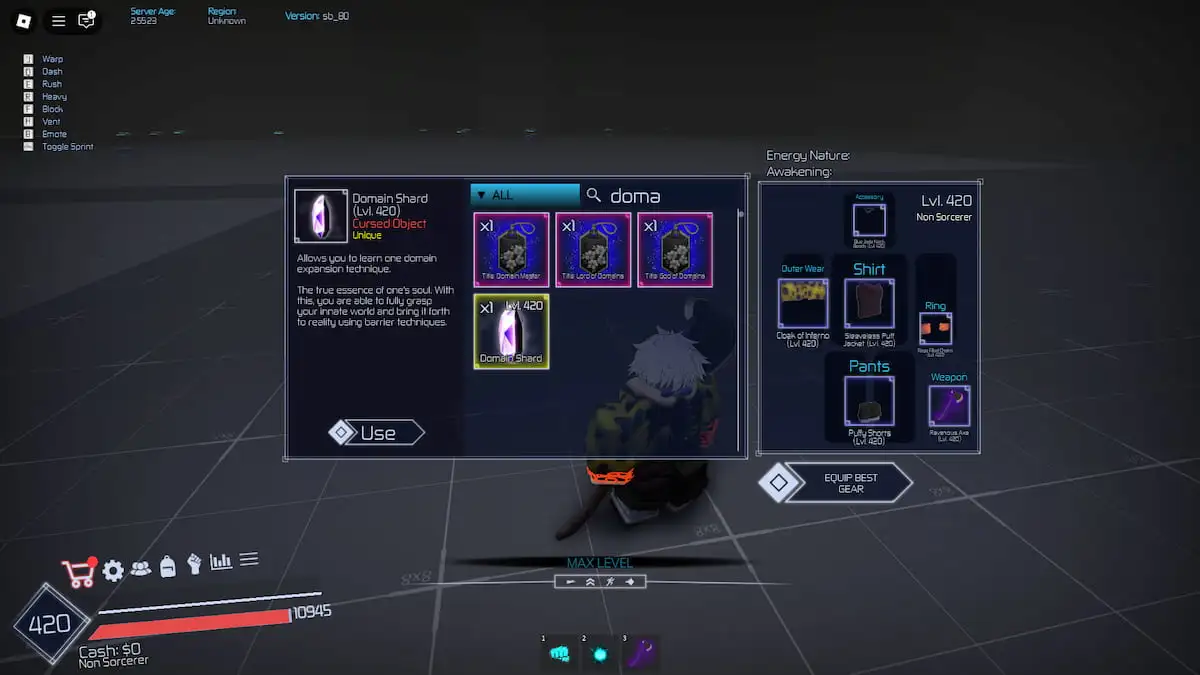The image size is (1200, 675).
Task: Click the Equip Best Gear button
Action: pyautogui.click(x=849, y=483)
